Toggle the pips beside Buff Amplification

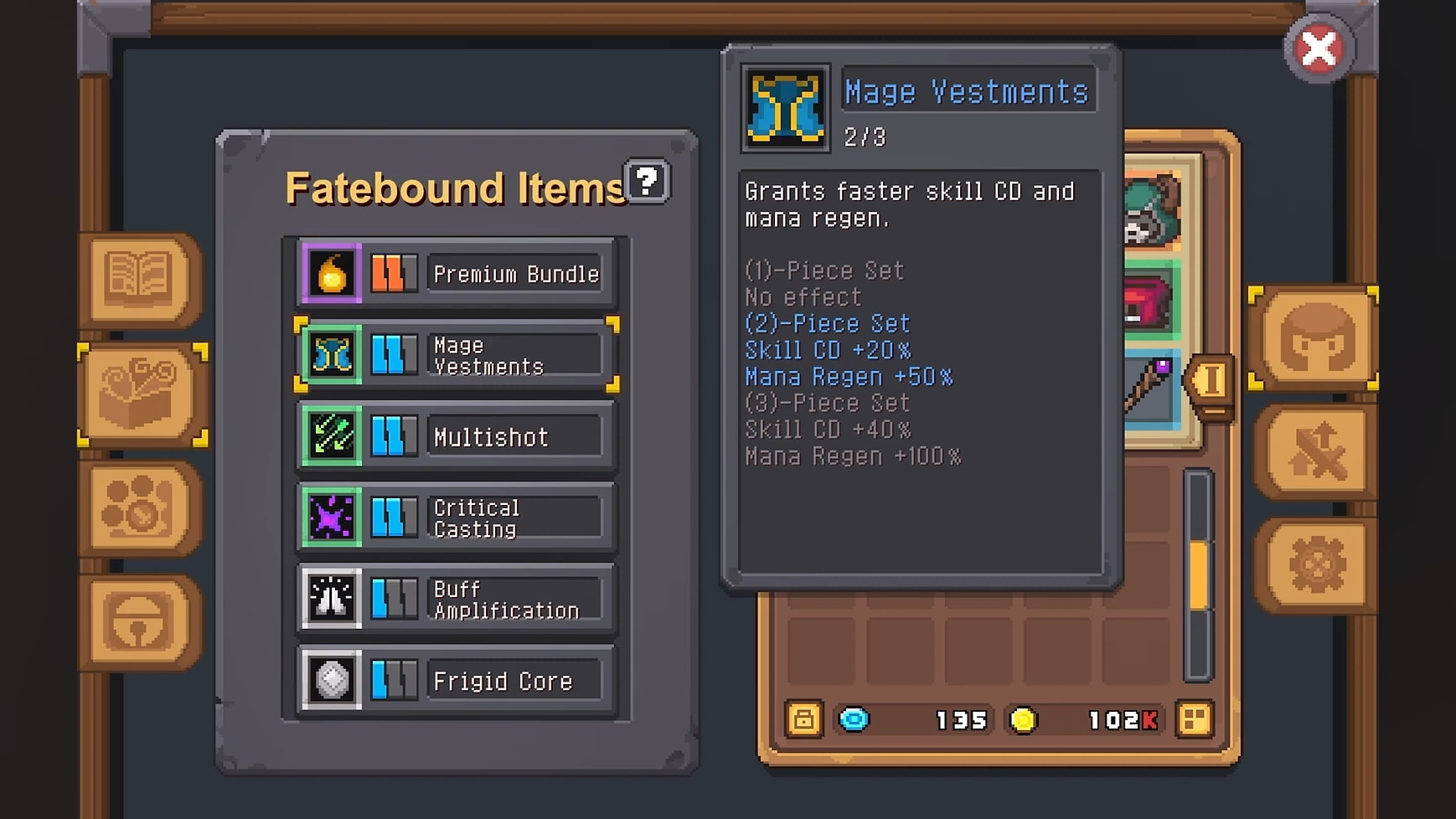point(394,599)
